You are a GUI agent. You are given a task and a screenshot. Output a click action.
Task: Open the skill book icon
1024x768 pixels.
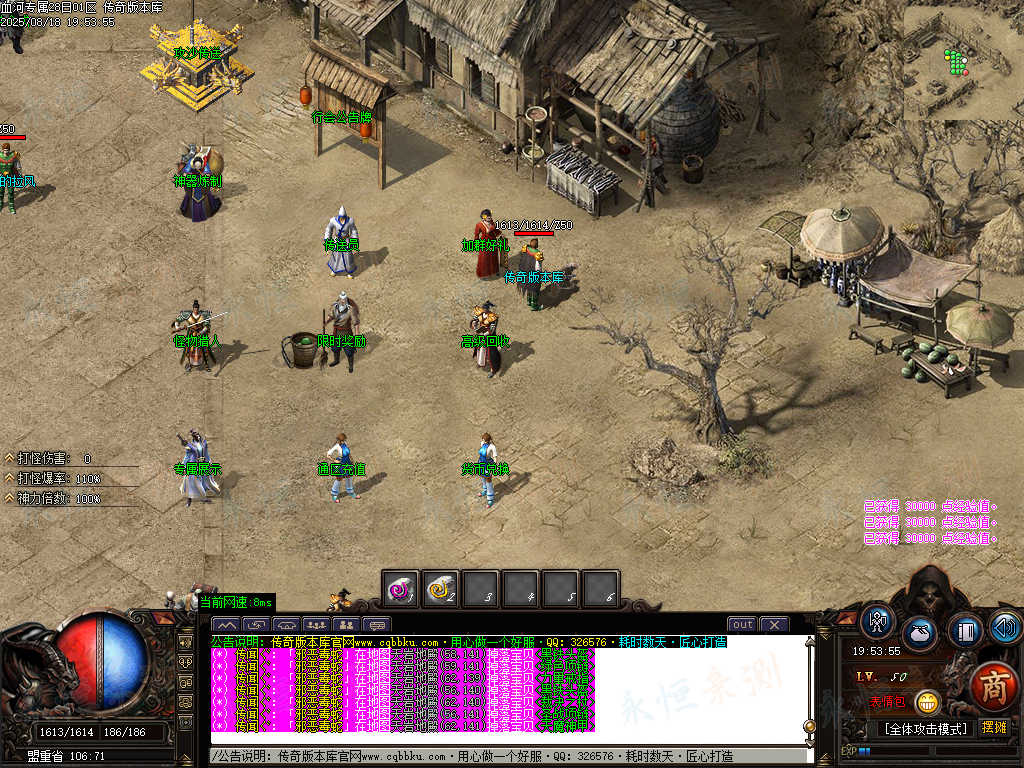[x=965, y=630]
